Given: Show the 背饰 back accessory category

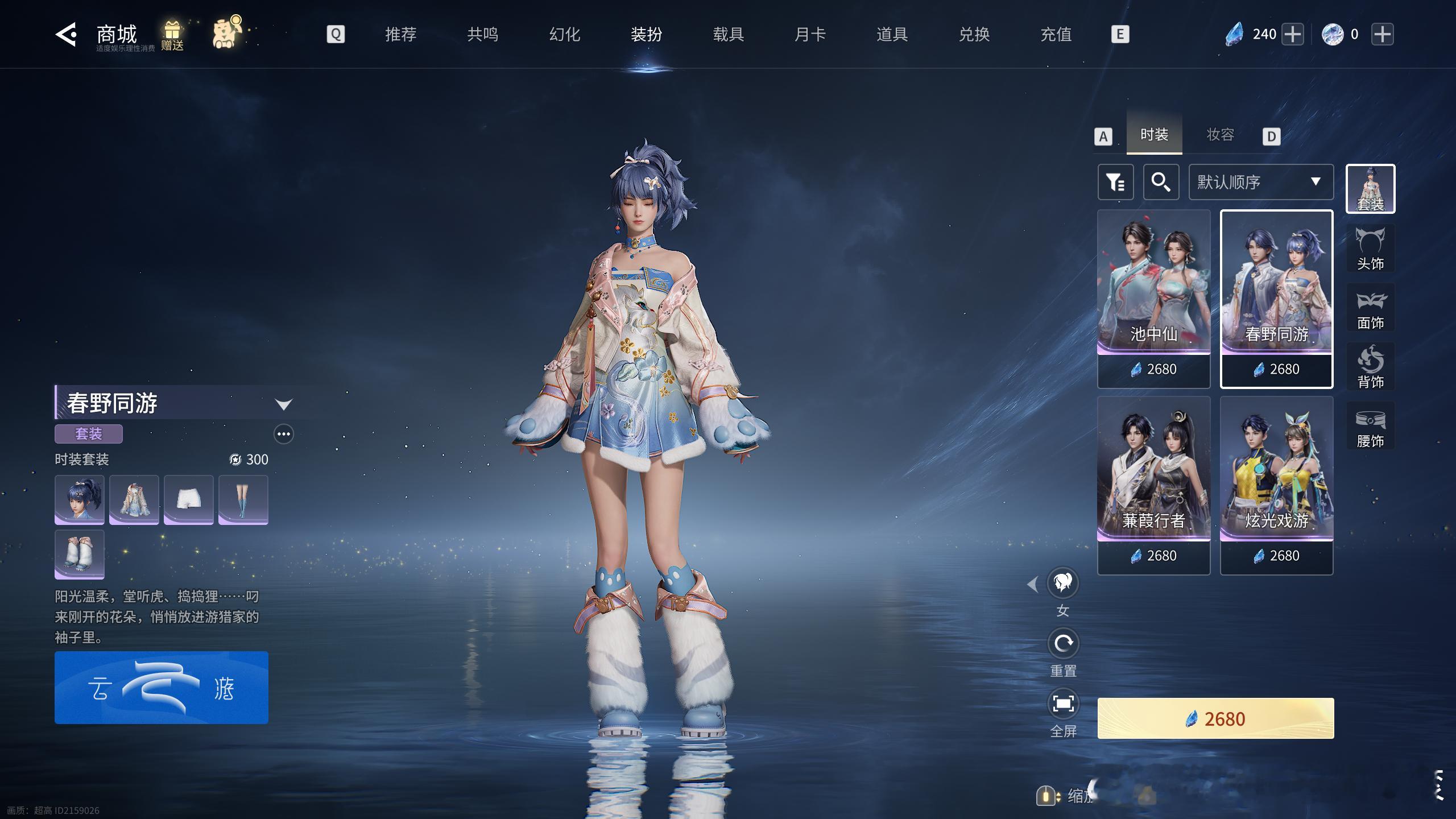Looking at the screenshot, I should pyautogui.click(x=1370, y=366).
